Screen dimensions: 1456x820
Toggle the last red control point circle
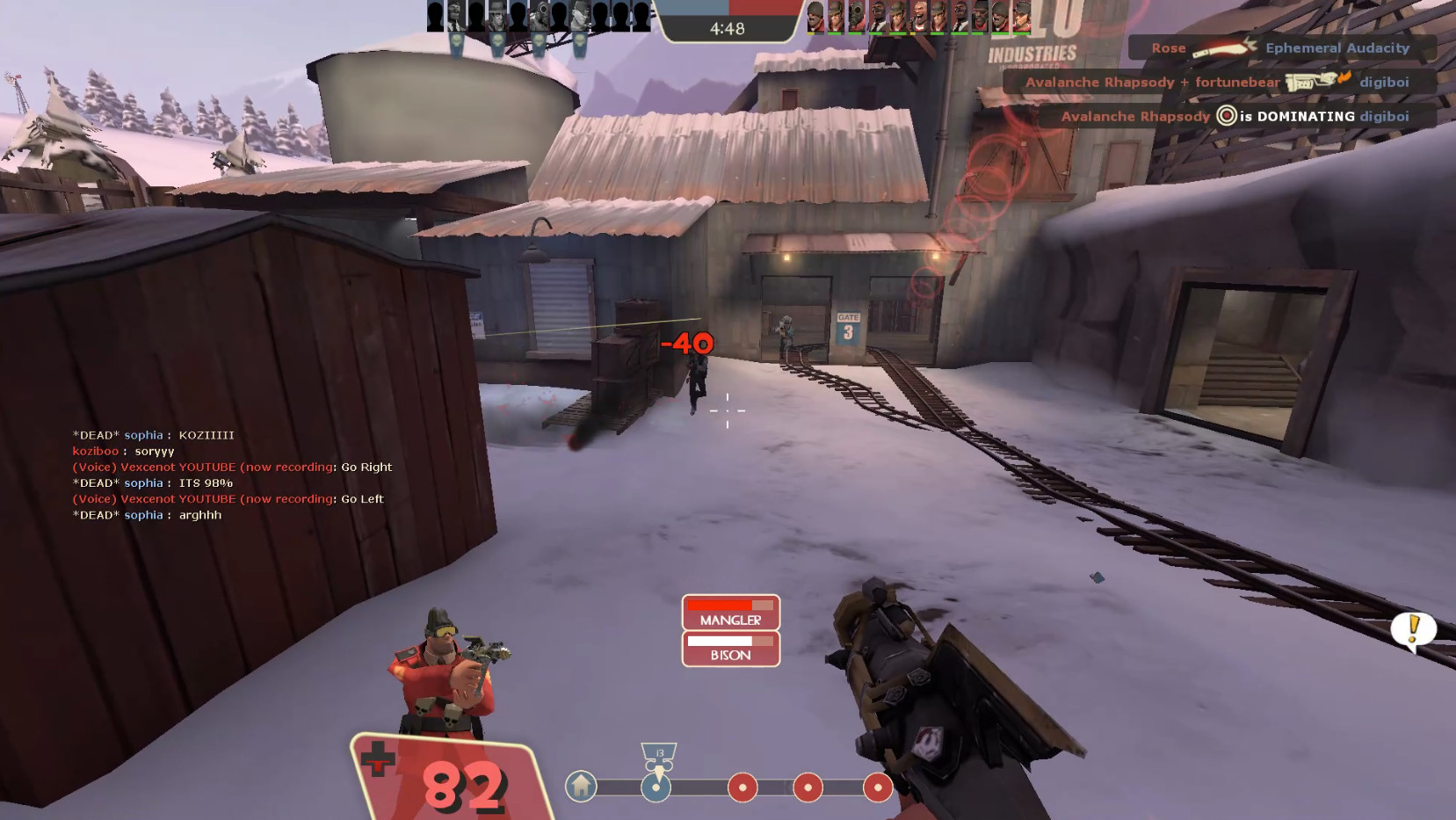pos(878,787)
